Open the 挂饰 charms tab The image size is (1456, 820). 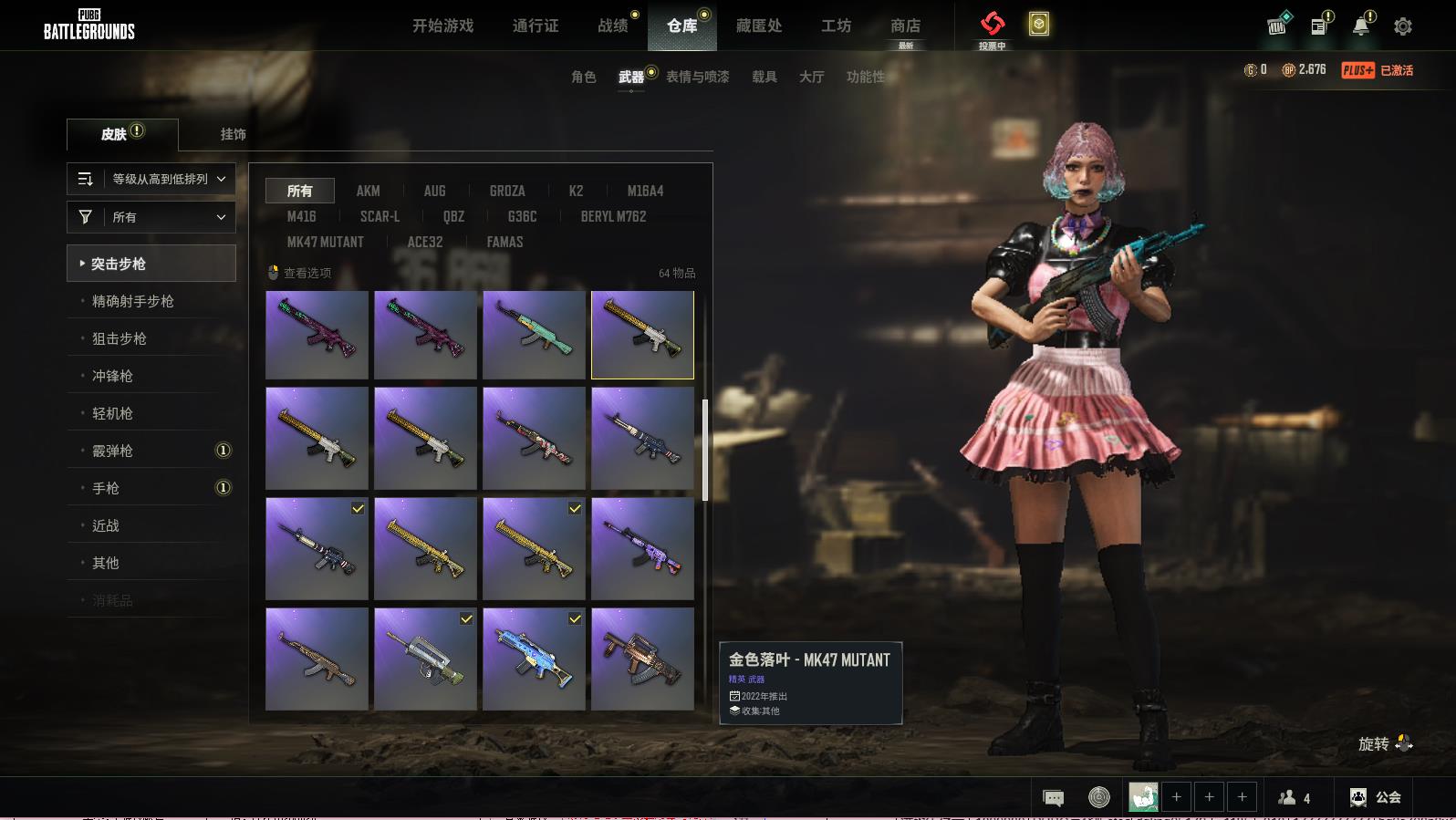coord(233,134)
